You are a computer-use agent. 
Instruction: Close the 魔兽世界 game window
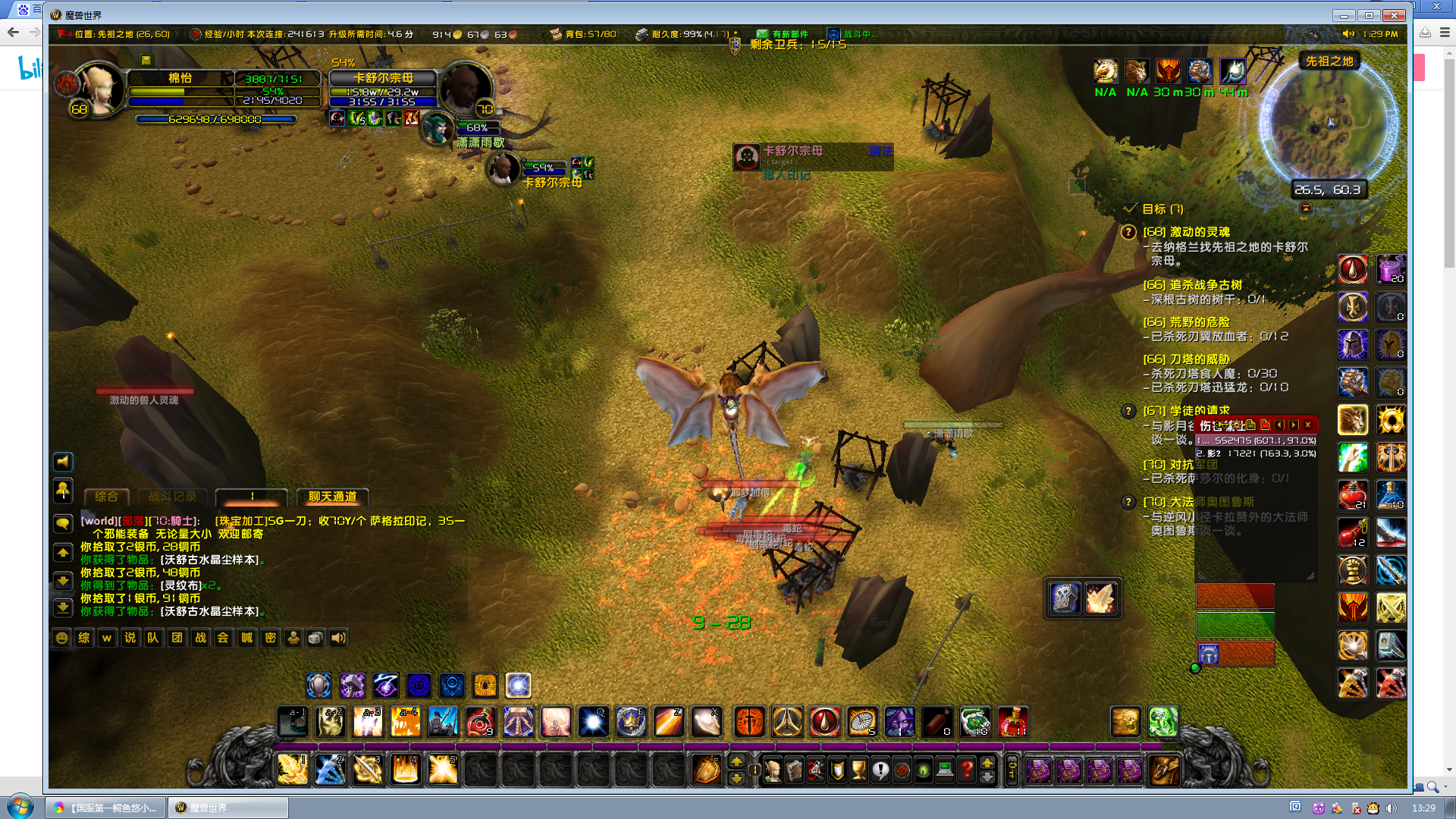pyautogui.click(x=1394, y=15)
